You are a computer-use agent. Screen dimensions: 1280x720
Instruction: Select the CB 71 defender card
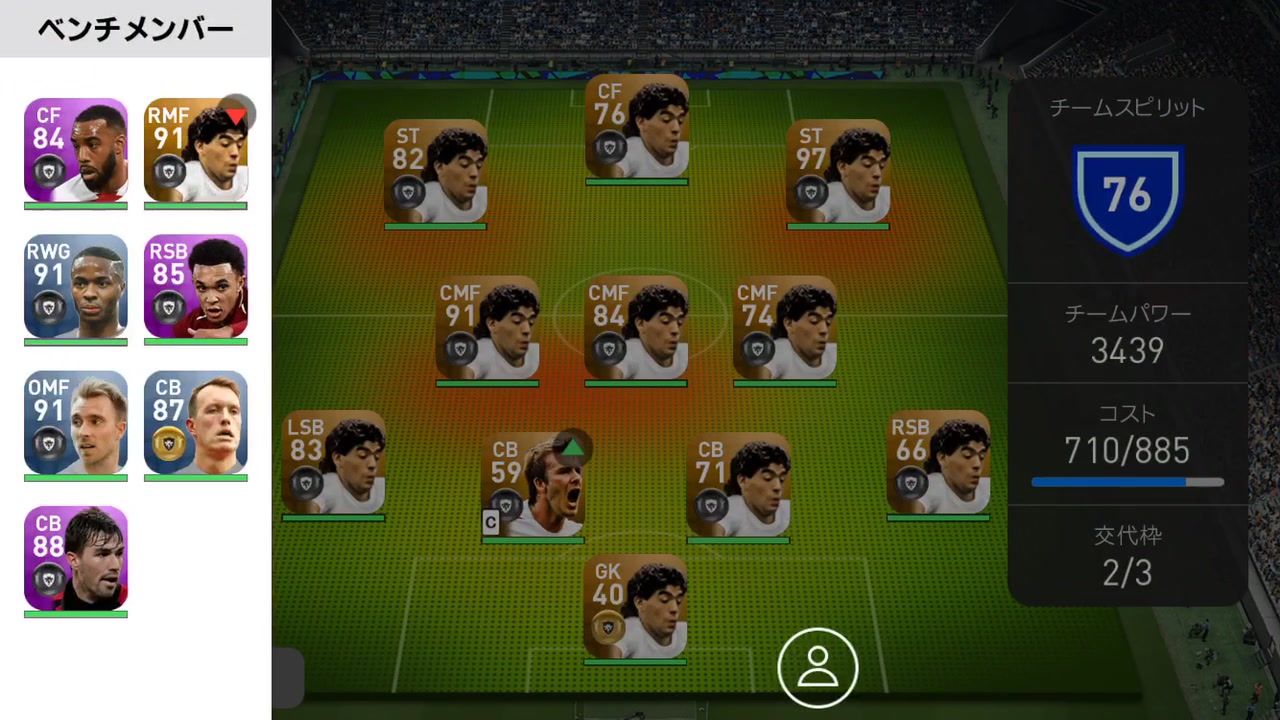click(738, 485)
